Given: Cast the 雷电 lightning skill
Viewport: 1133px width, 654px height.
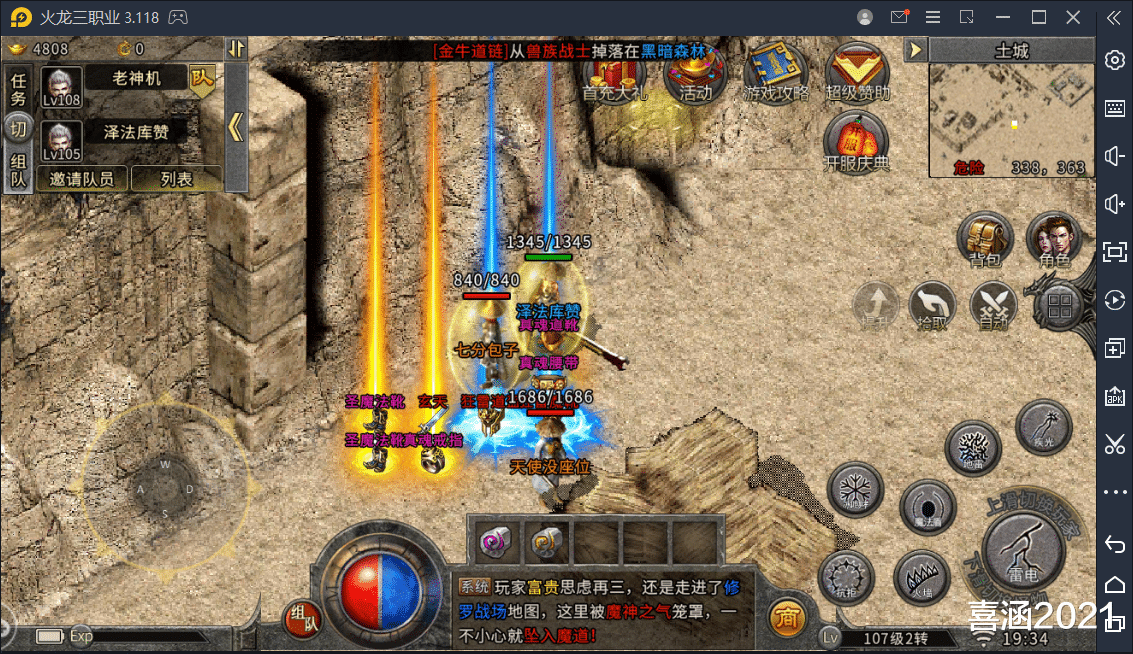Looking at the screenshot, I should tap(1022, 550).
